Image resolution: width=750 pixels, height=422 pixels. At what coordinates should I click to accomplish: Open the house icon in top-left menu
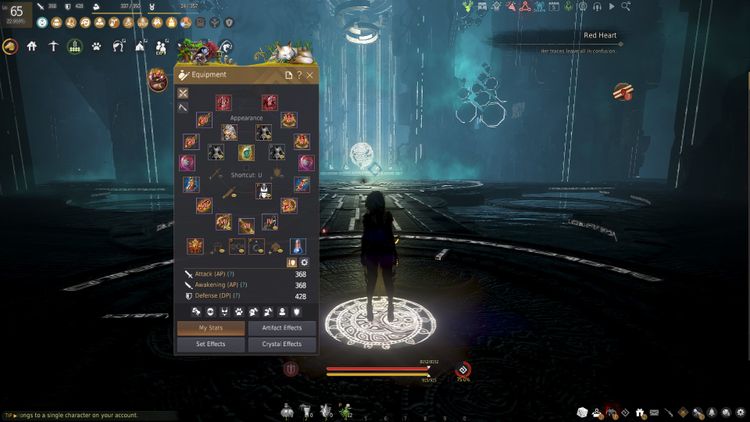(32, 46)
